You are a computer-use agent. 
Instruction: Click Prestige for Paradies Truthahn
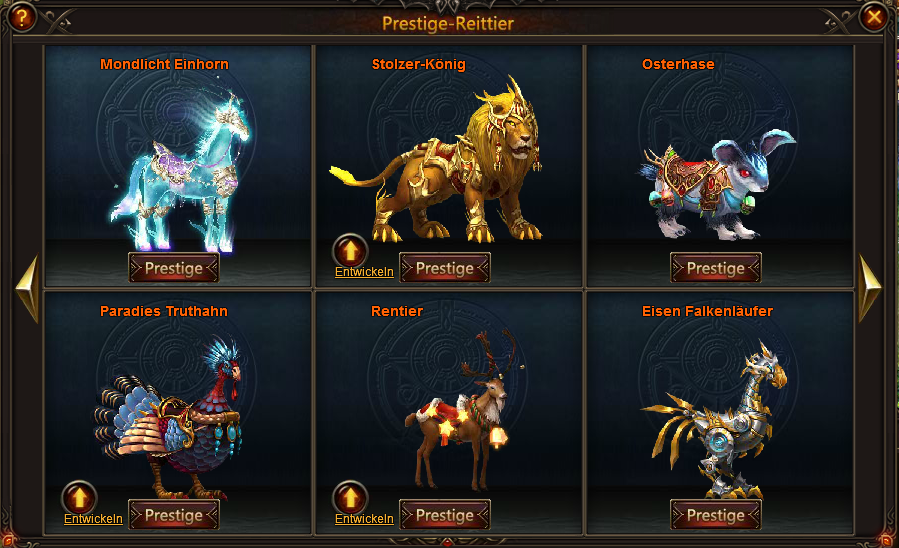(x=174, y=515)
